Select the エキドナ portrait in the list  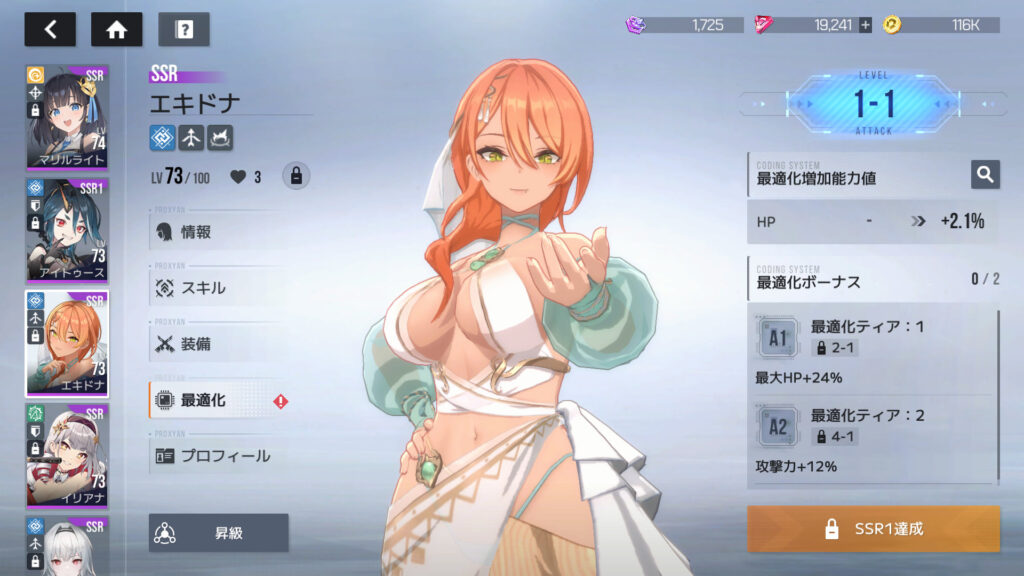coord(67,343)
